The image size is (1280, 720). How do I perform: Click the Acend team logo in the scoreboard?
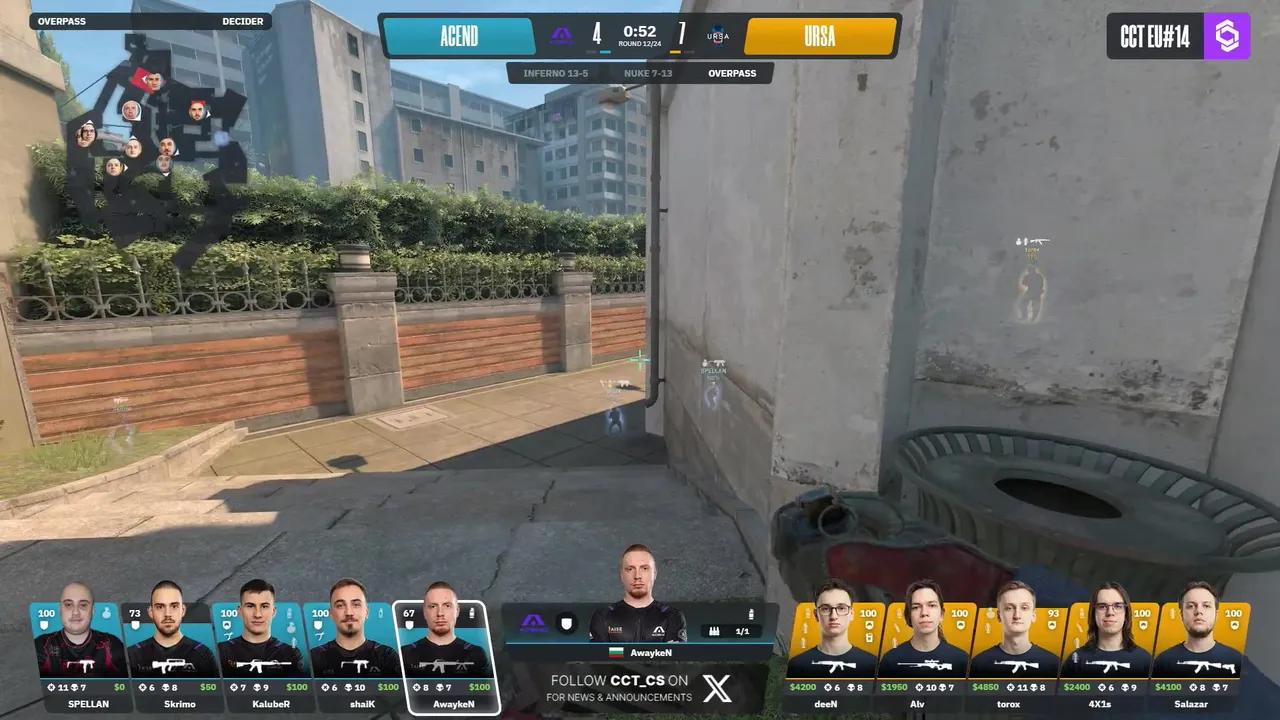coord(562,33)
